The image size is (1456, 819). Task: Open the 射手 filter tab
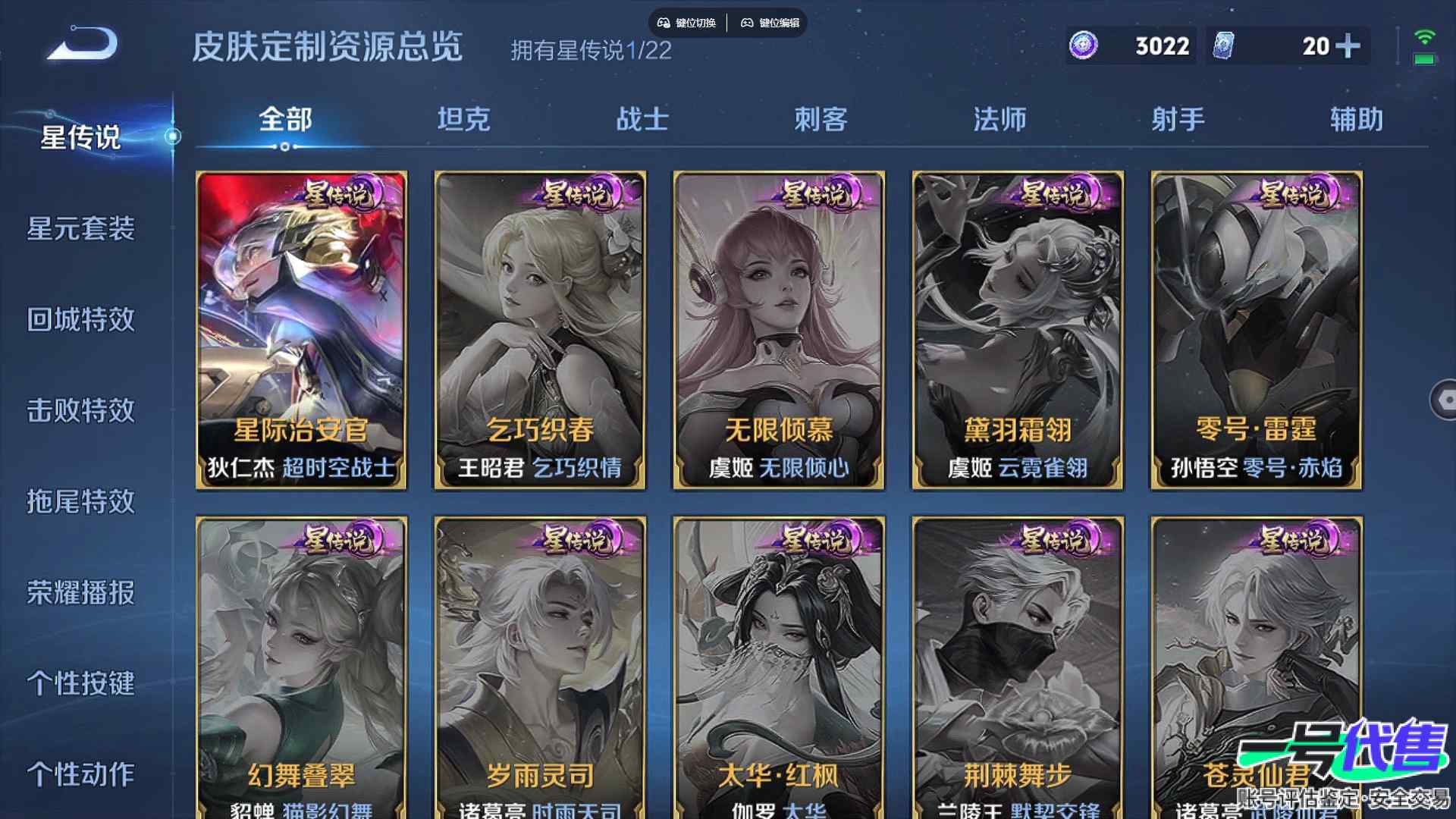point(1177,119)
